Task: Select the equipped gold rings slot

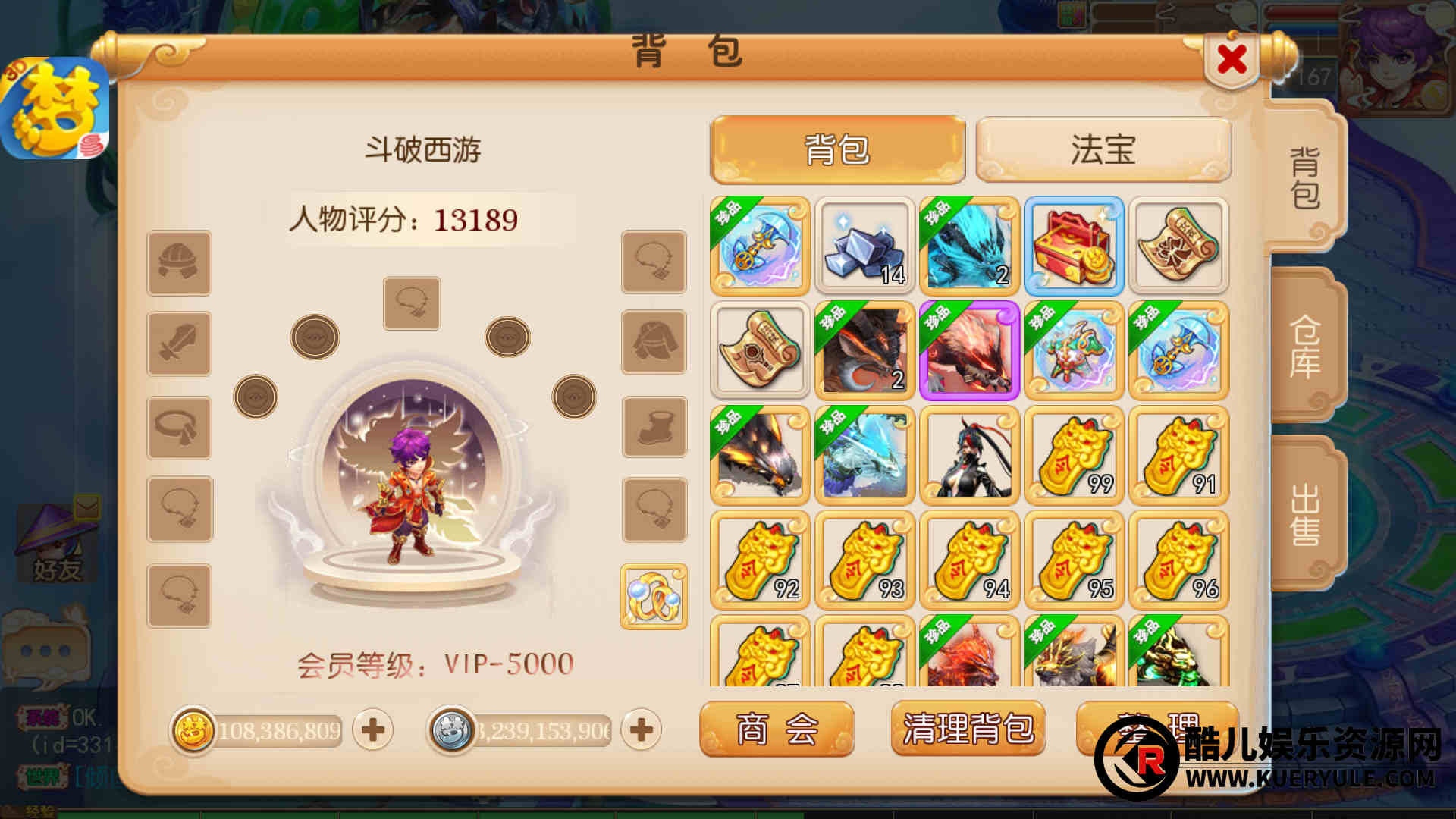Action: tap(654, 597)
